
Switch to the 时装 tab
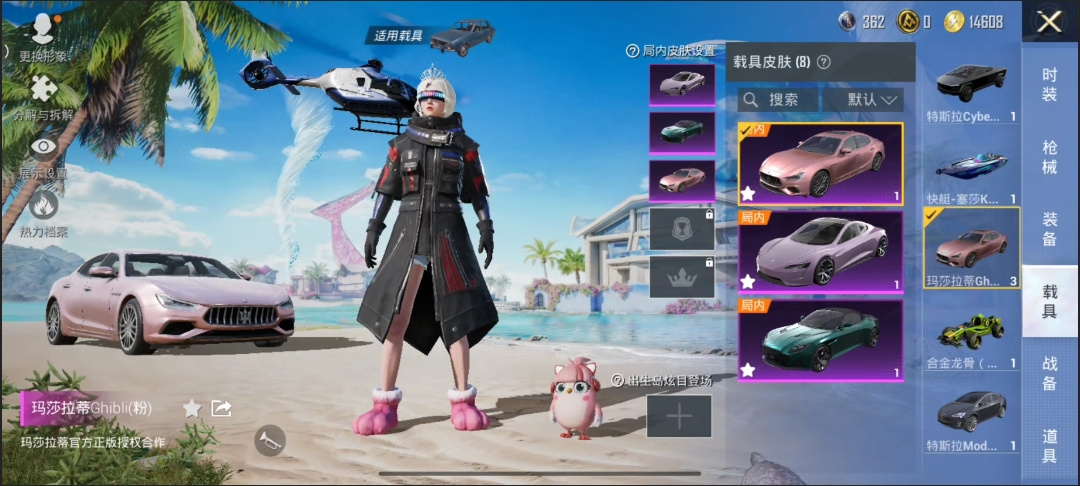pos(1049,84)
